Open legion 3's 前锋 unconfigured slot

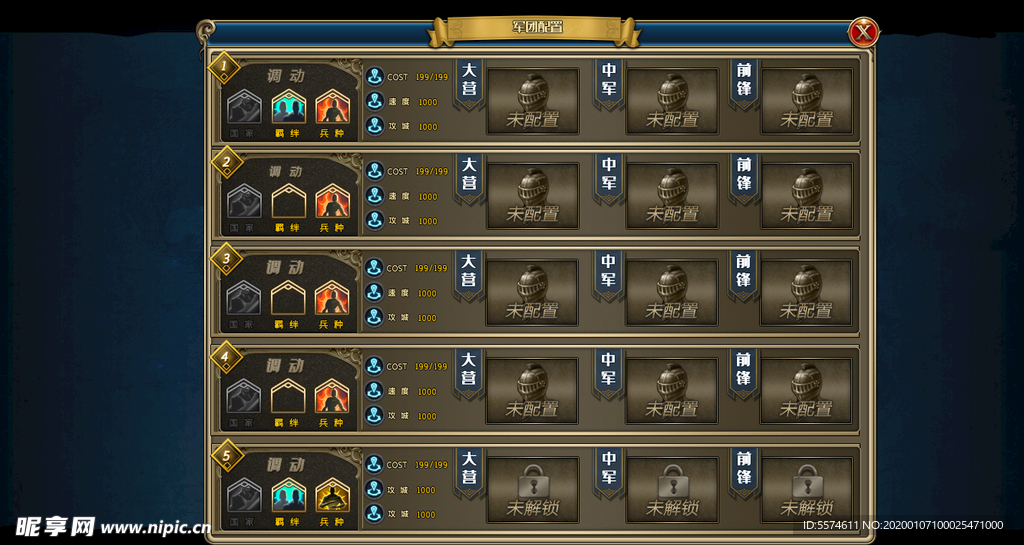pyautogui.click(x=806, y=293)
